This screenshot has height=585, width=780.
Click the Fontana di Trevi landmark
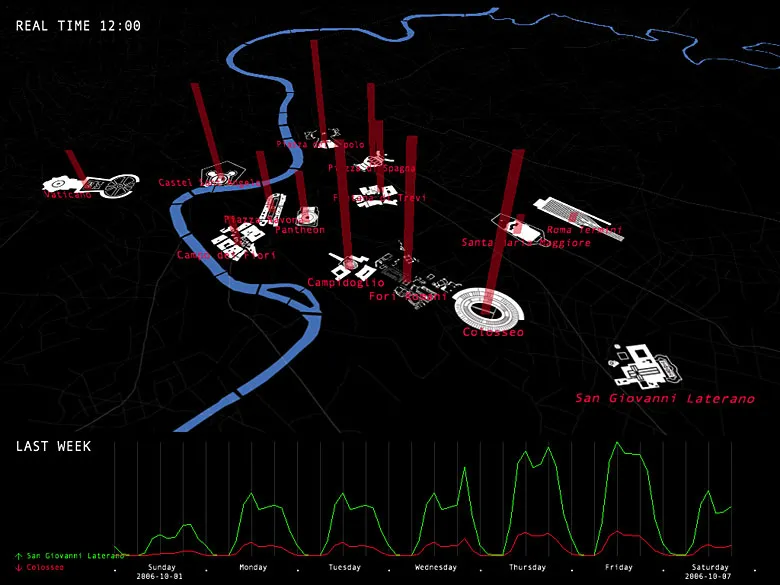378,191
